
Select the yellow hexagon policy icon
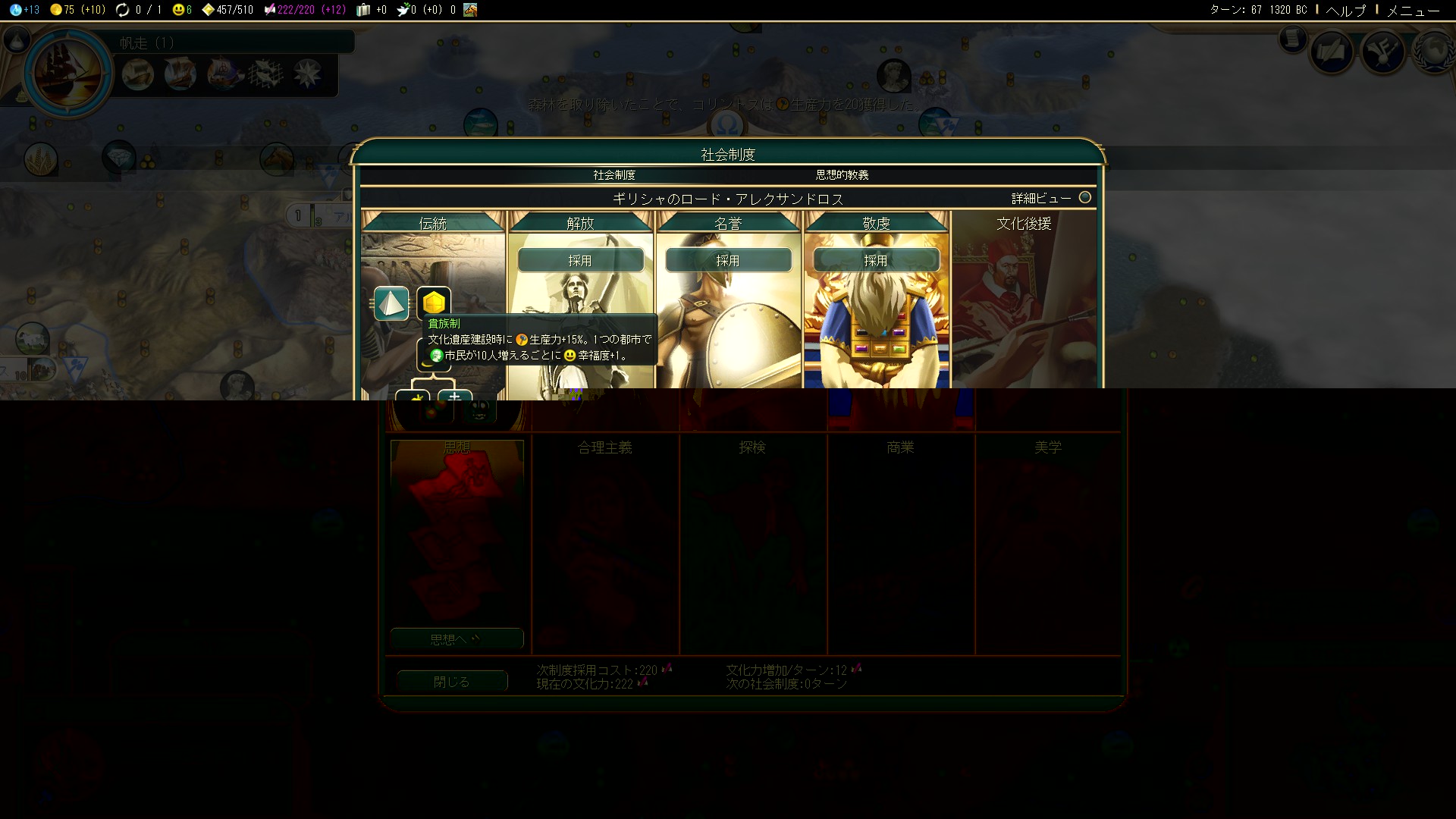(434, 303)
